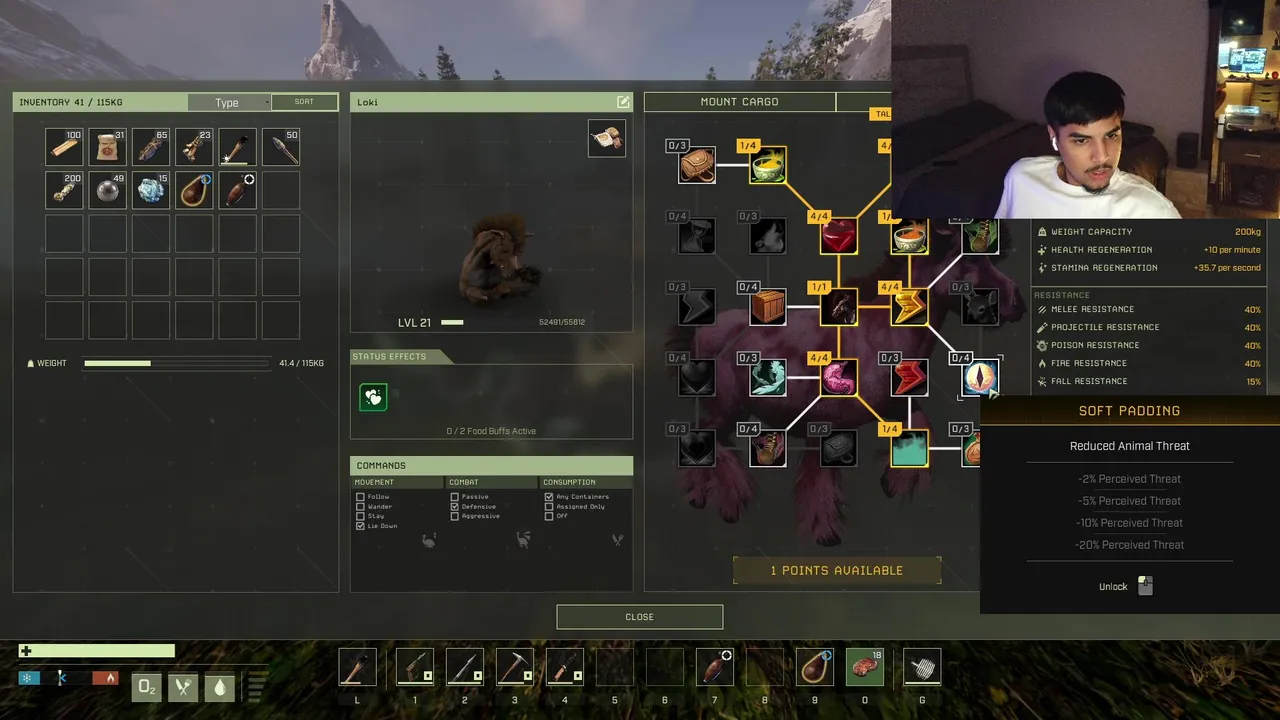Viewport: 1280px width, 720px height.
Task: Select the pickaxe in the hotbar
Action: pos(515,667)
